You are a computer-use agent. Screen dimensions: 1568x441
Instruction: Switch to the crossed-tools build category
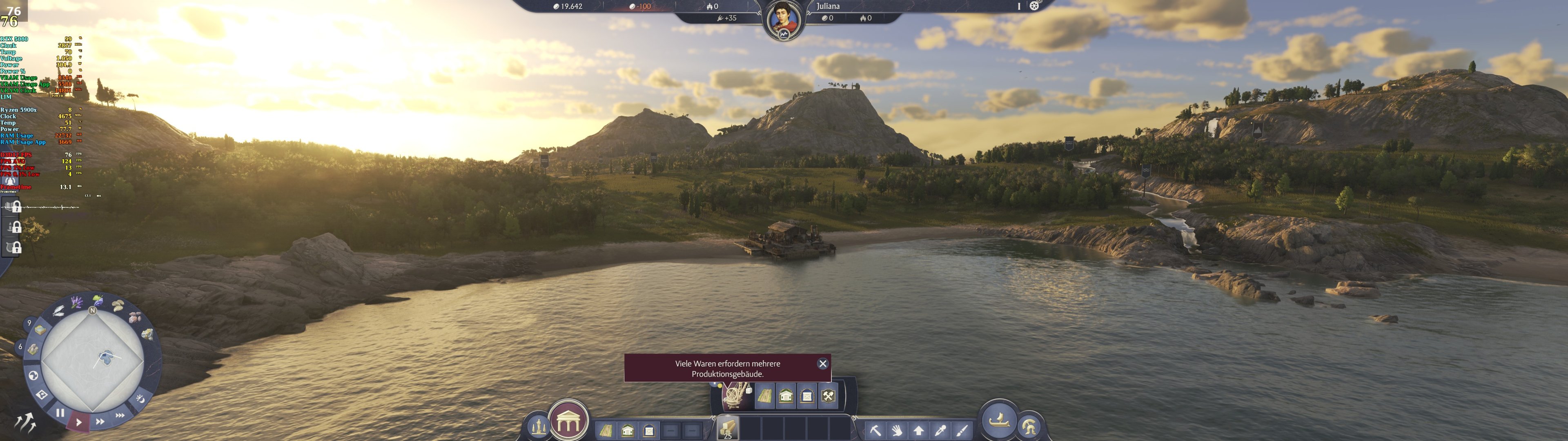[828, 396]
